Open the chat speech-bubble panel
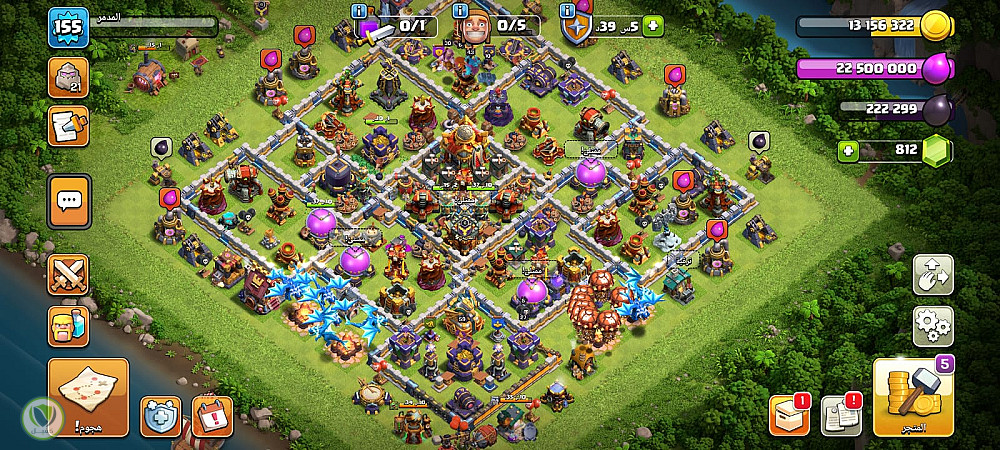The height and width of the screenshot is (450, 1000). 69,201
